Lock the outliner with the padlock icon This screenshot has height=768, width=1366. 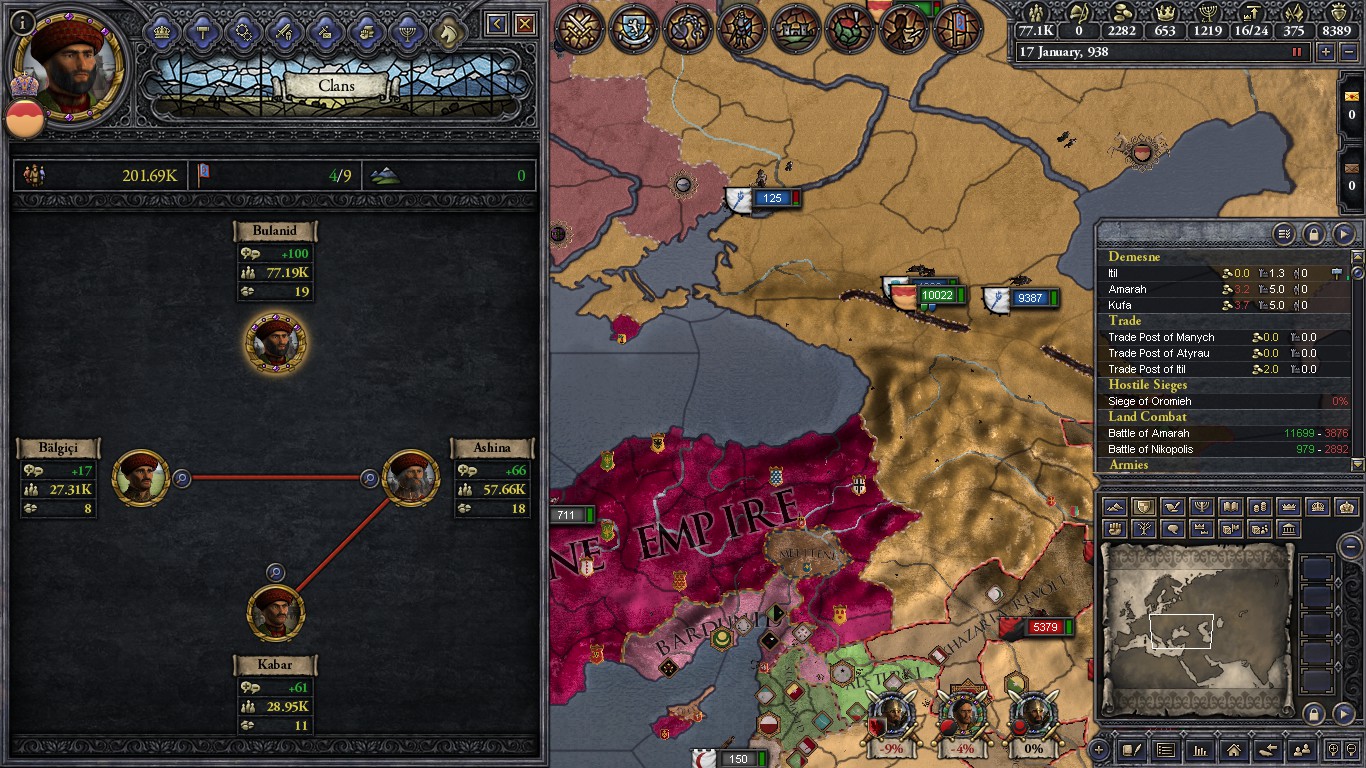tap(1314, 233)
